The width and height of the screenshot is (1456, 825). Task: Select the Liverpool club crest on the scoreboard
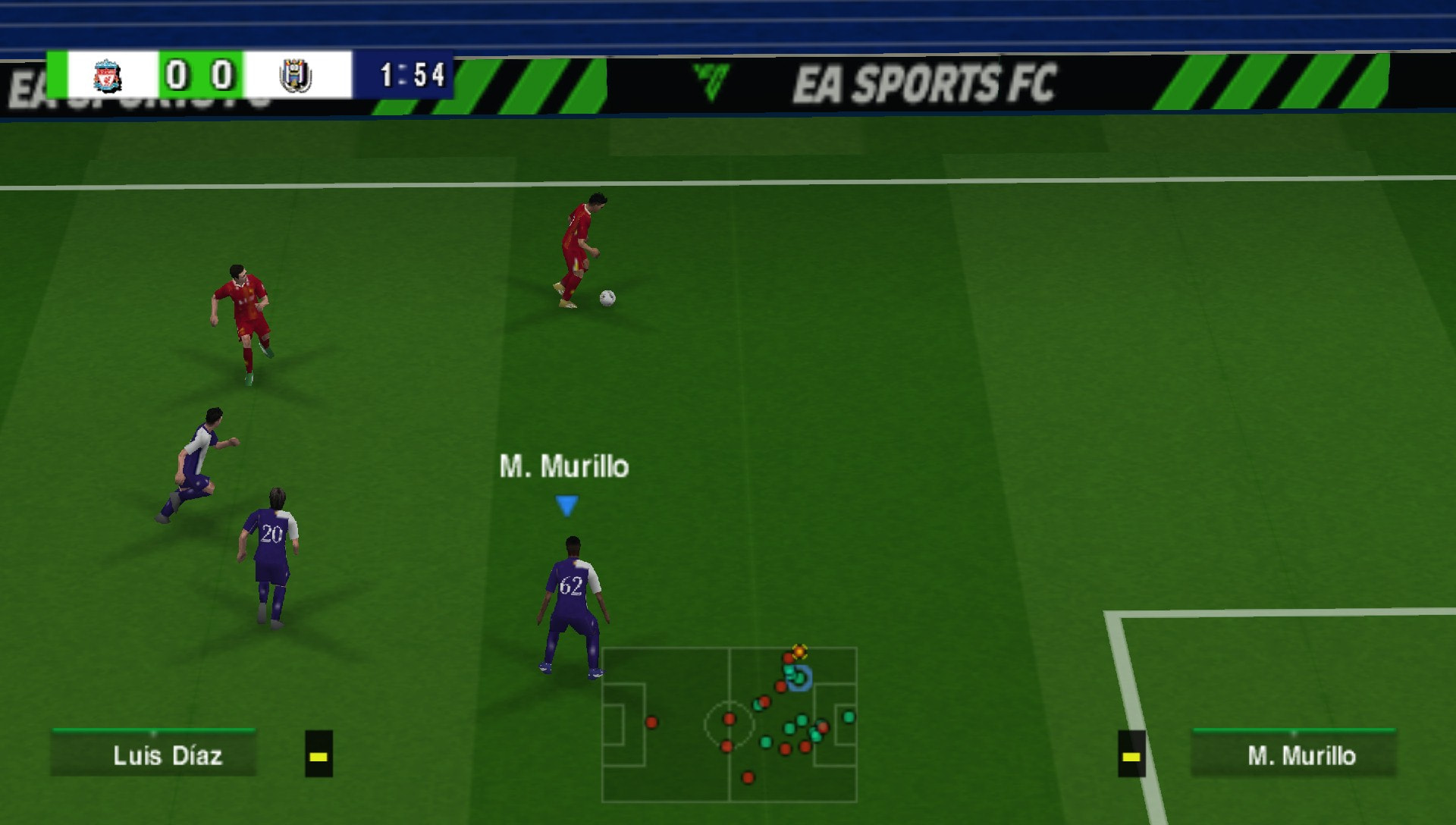(x=106, y=76)
